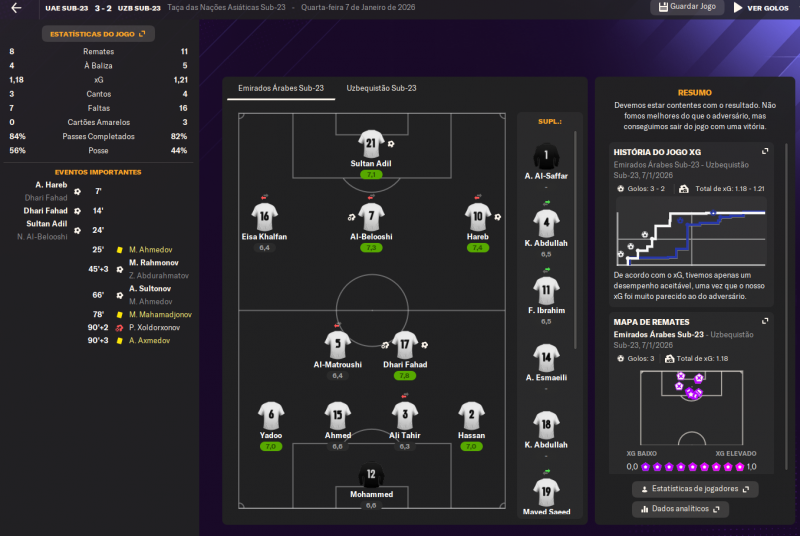Expand the Mapa de Remates panel
This screenshot has height=536, width=800.
pyautogui.click(x=765, y=322)
